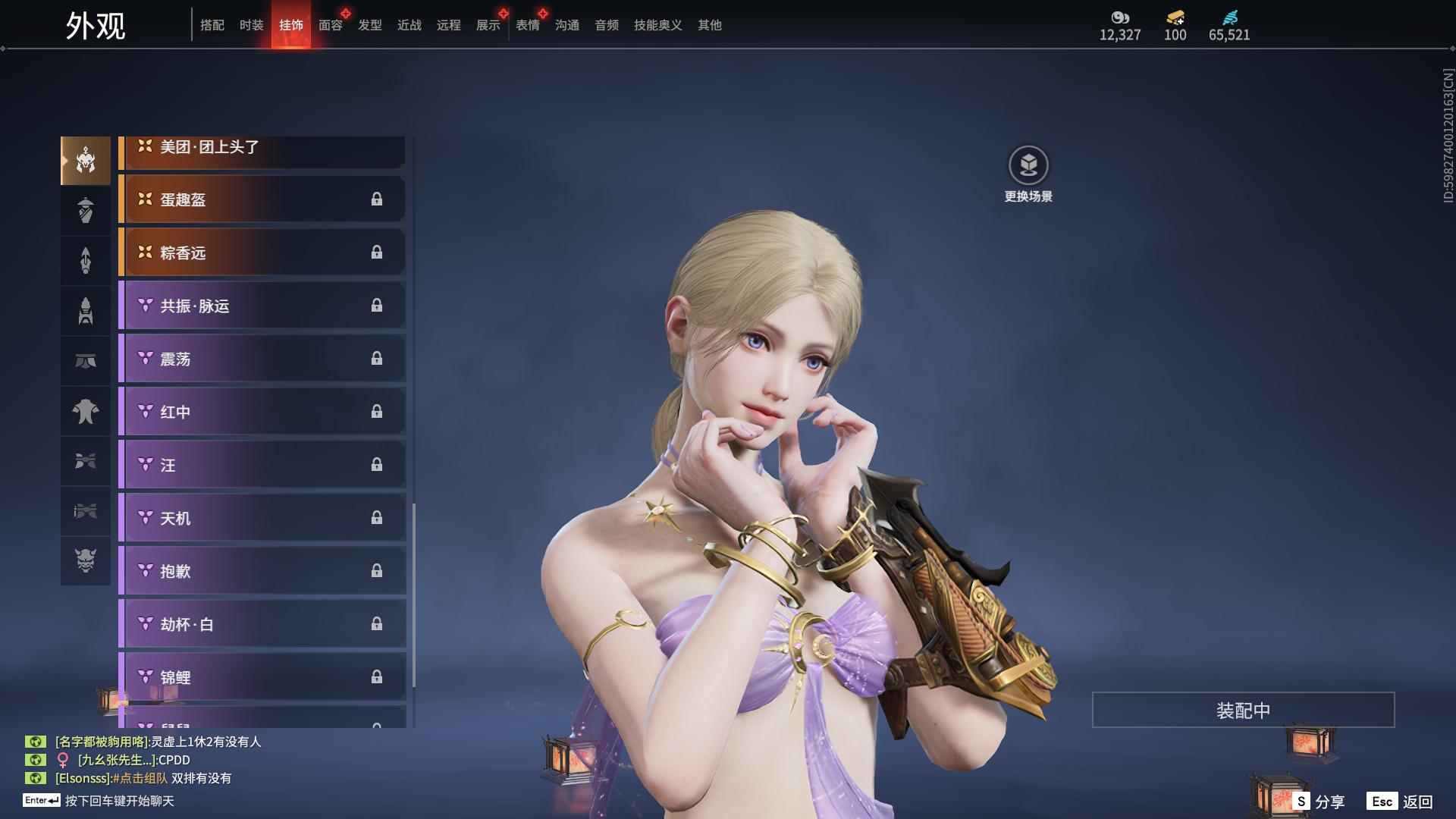Select the 劫杯·白 accessory
The height and width of the screenshot is (819, 1456).
click(x=262, y=624)
